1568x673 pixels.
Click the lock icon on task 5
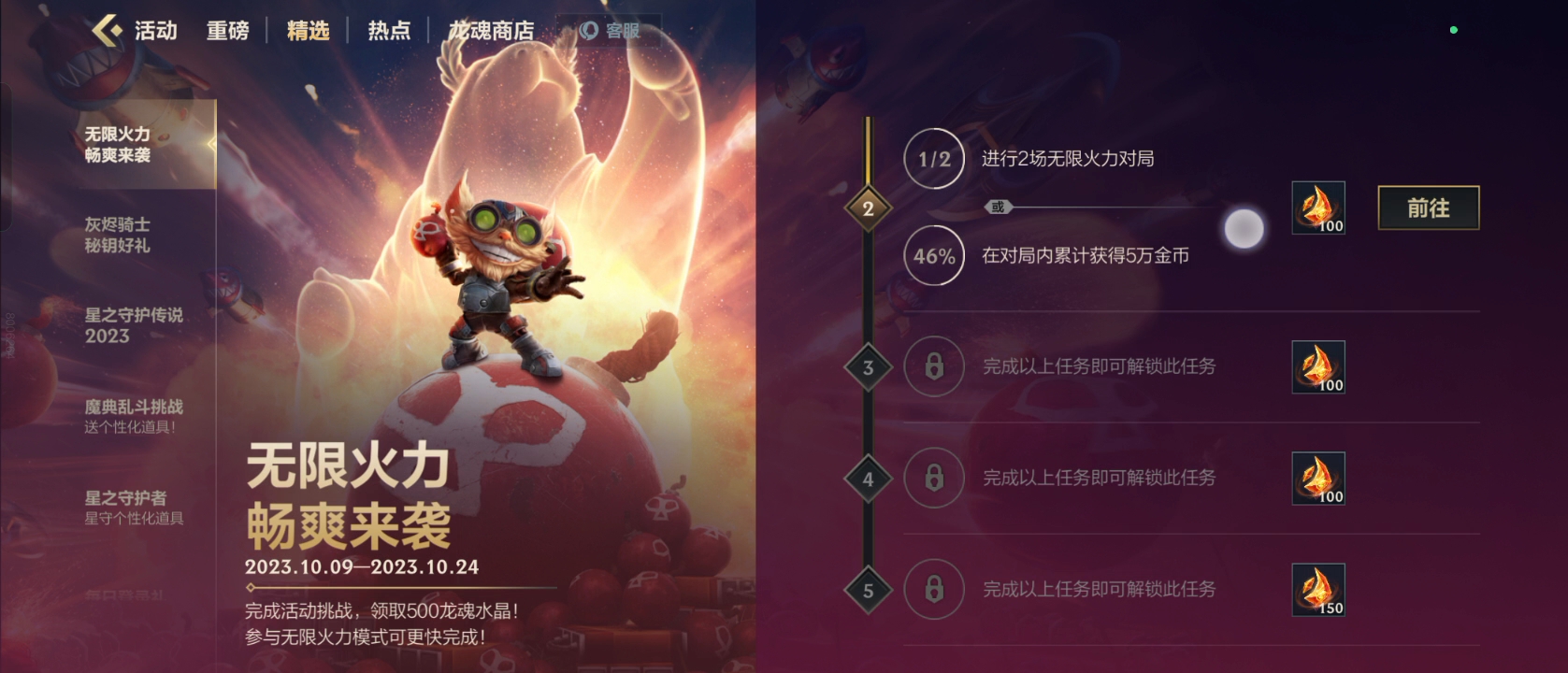pyautogui.click(x=933, y=589)
